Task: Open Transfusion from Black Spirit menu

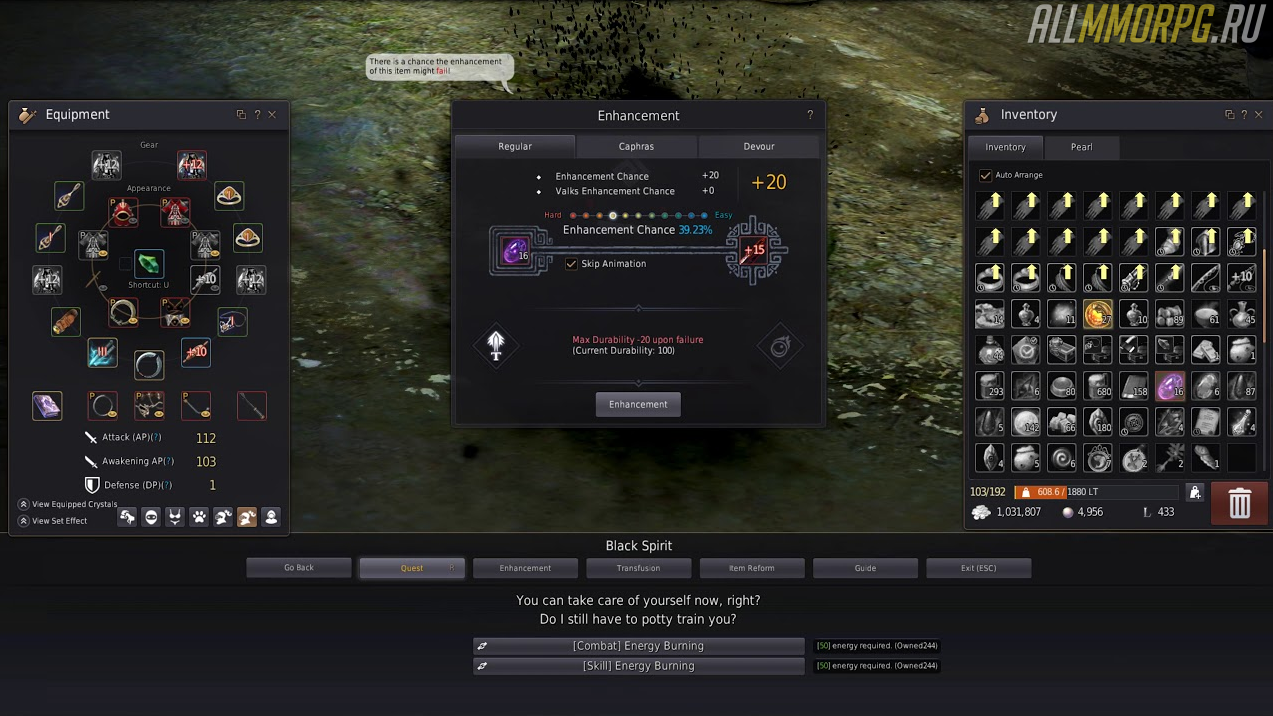Action: click(x=638, y=568)
